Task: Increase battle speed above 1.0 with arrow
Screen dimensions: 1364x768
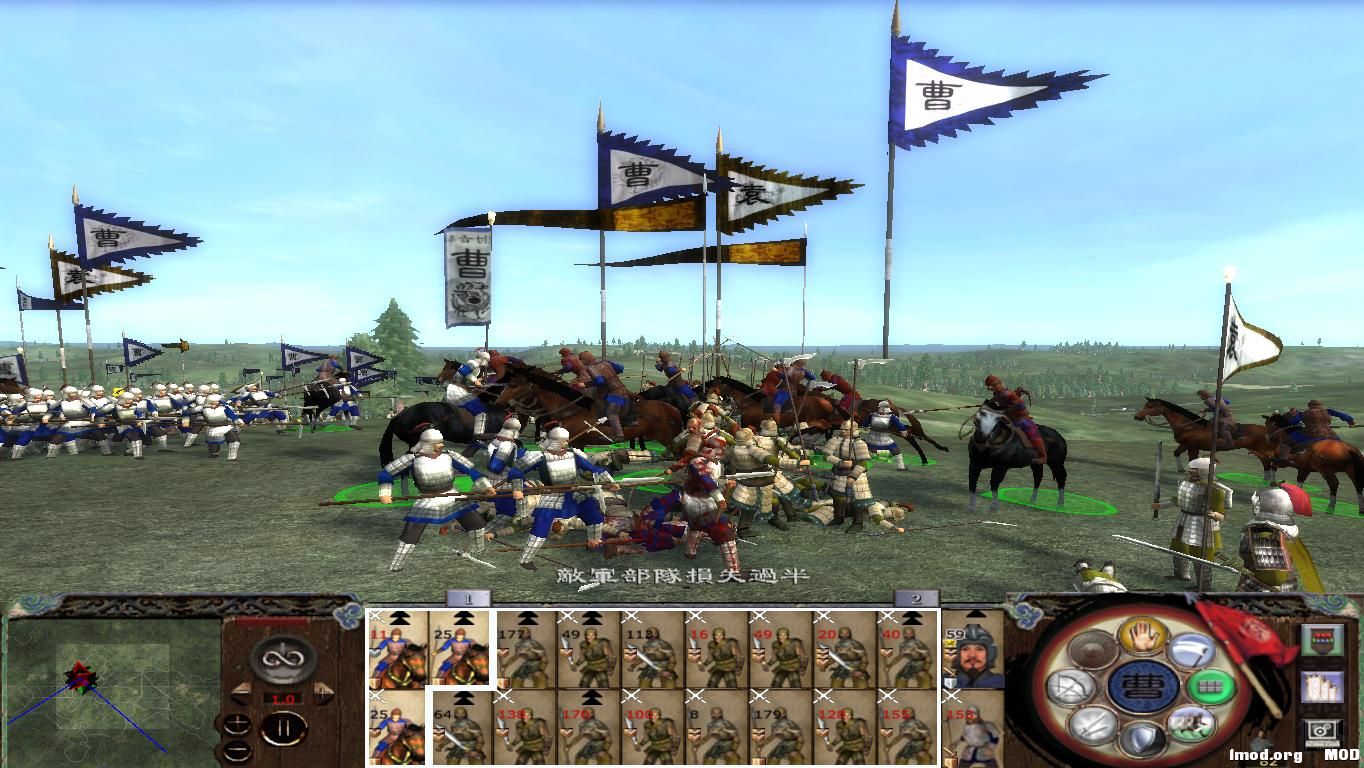Action: pyautogui.click(x=322, y=692)
